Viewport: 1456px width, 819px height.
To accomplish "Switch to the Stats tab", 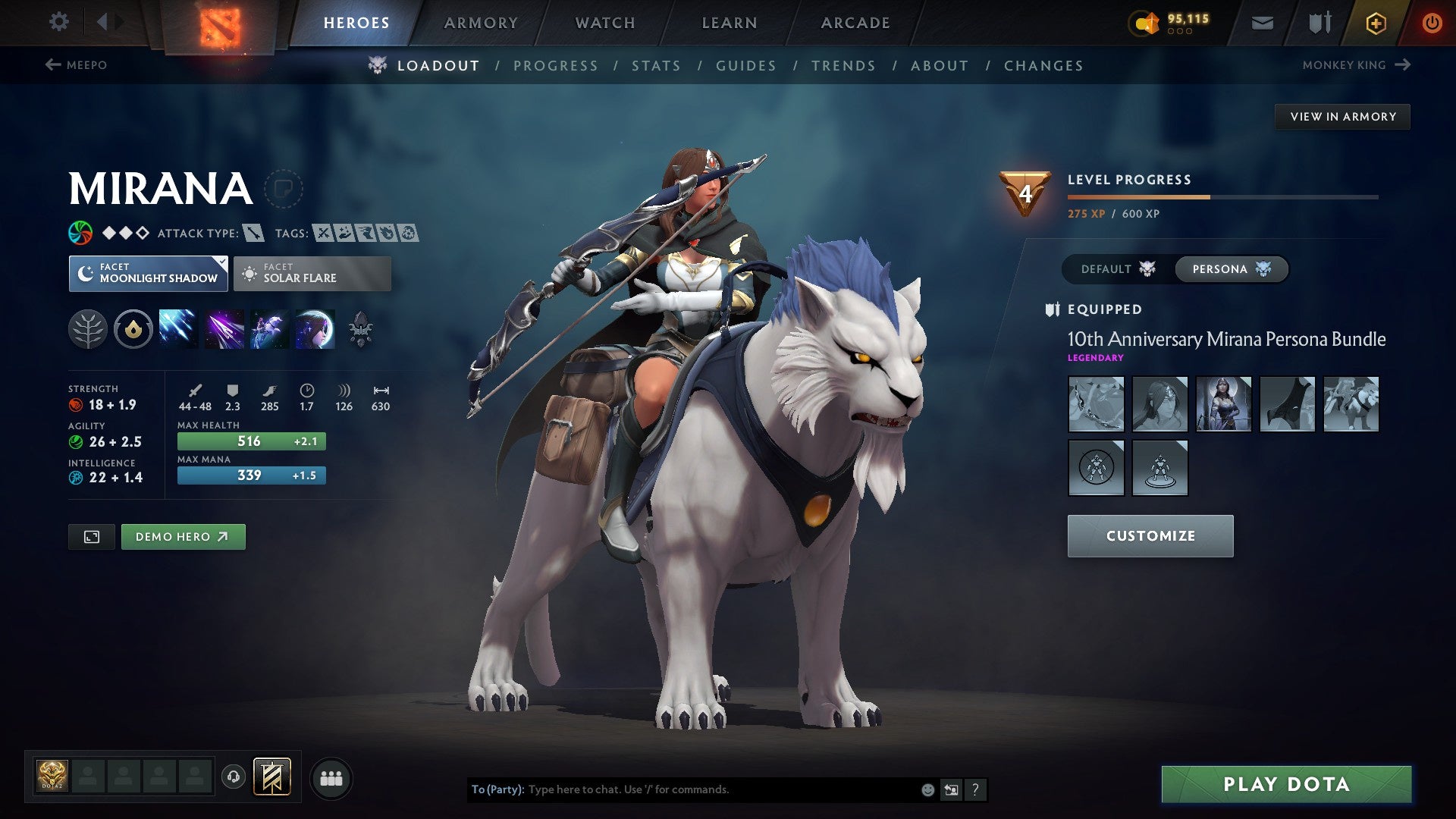I will click(x=657, y=66).
